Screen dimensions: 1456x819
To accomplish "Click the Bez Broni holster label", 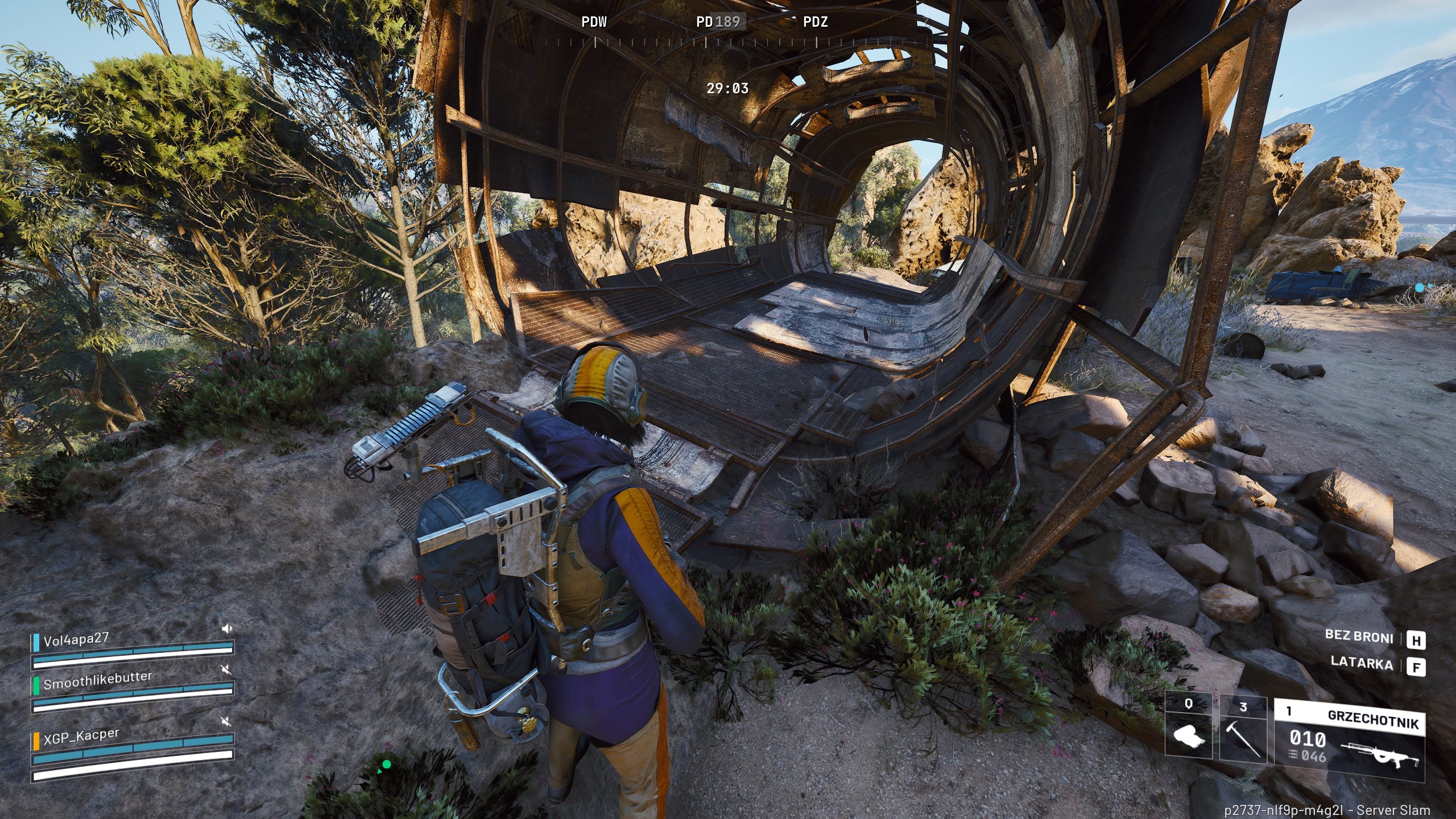I will [1359, 636].
